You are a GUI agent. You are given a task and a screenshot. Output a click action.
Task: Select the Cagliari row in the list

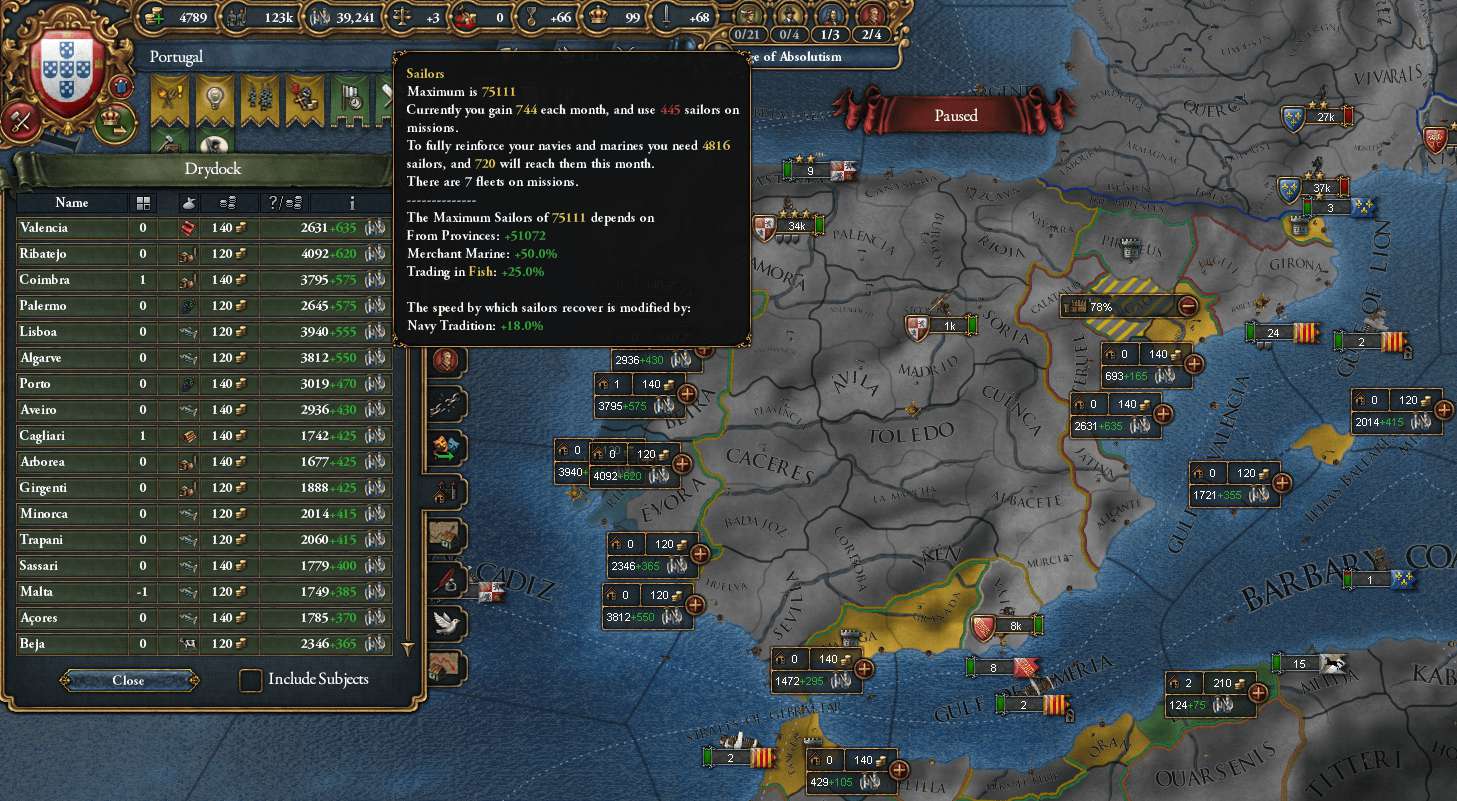(x=72, y=436)
